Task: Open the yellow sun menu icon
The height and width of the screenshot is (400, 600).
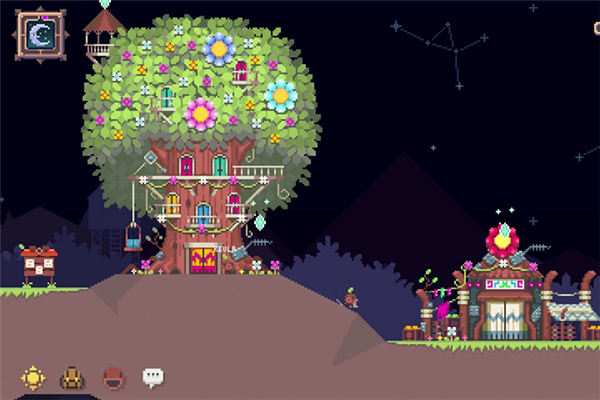Action: 34,378
